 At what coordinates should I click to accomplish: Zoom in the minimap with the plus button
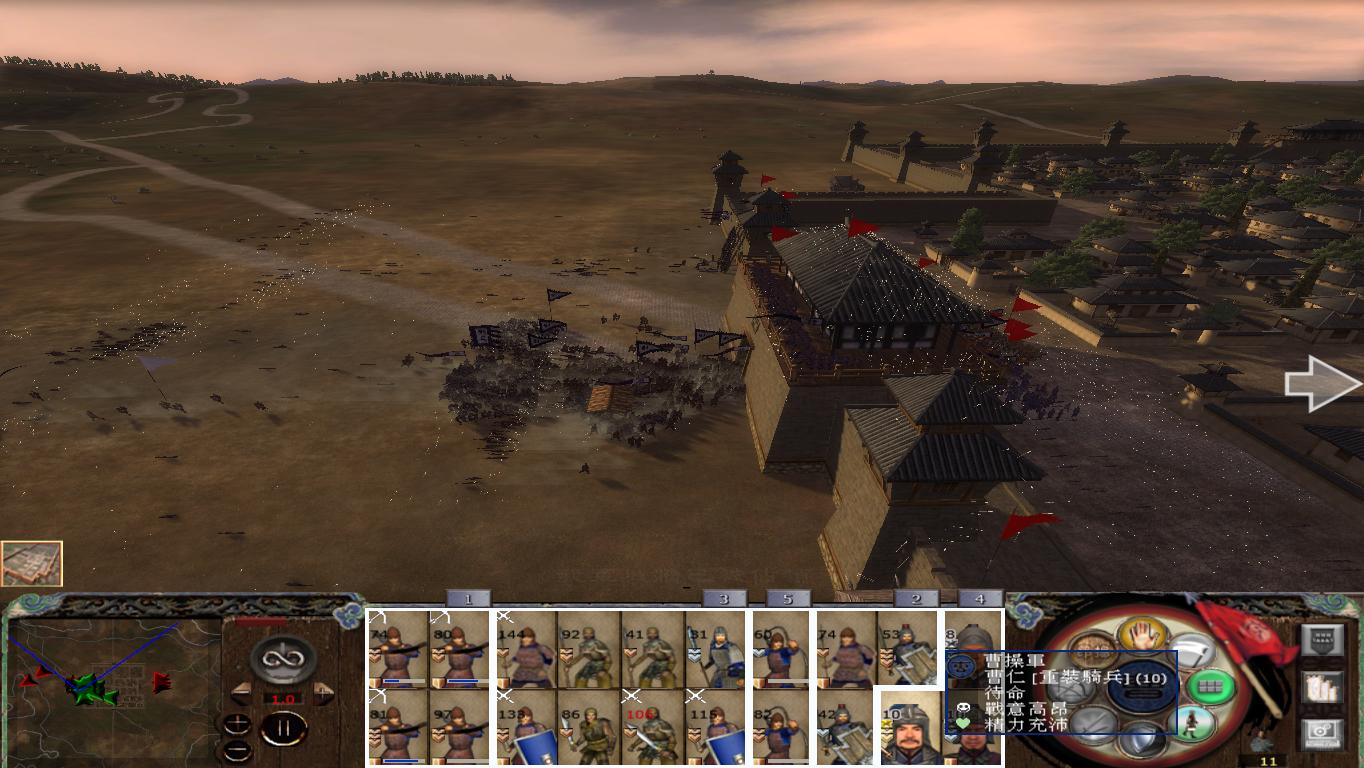click(x=237, y=724)
